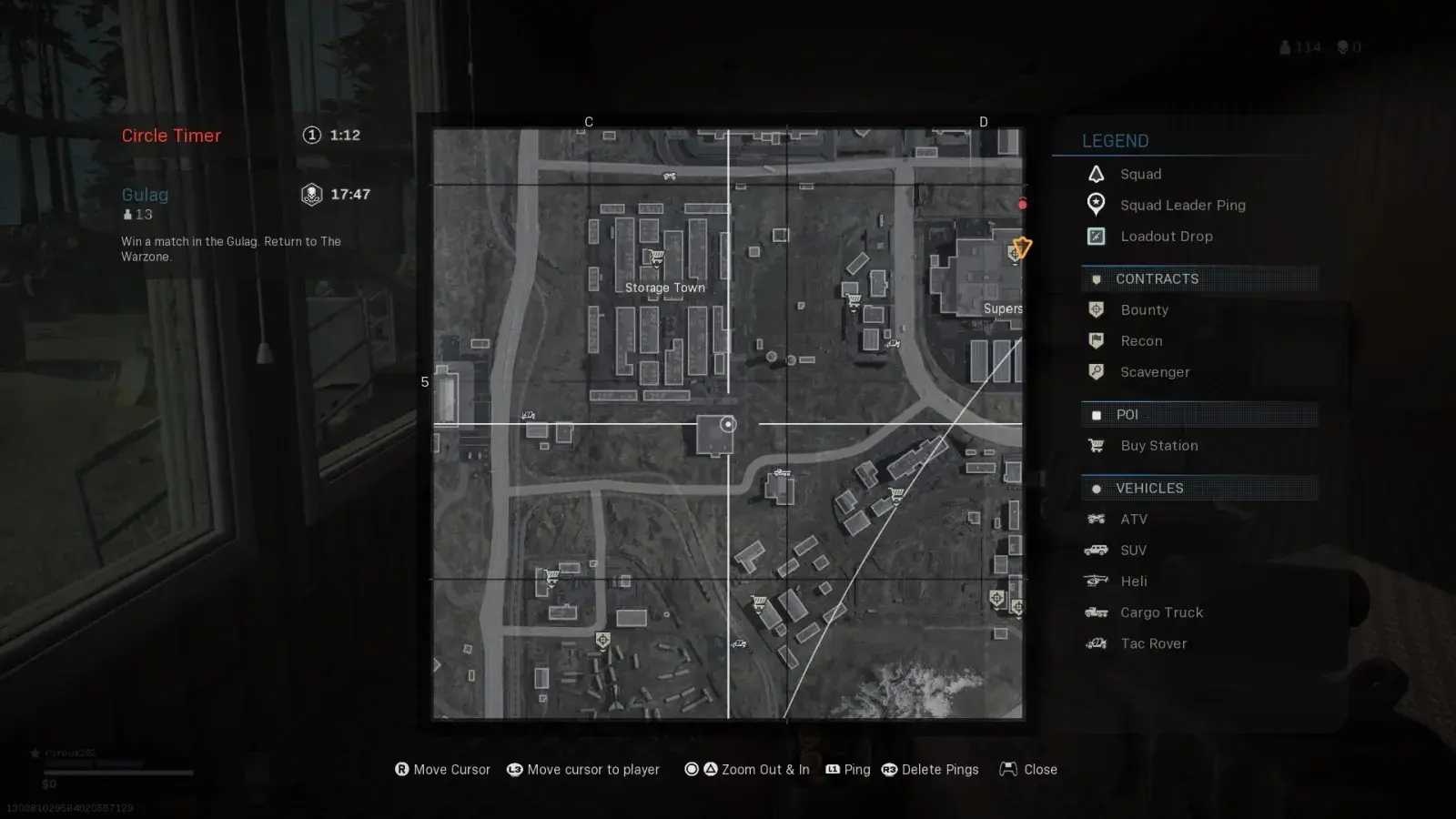Click the buy station above the Storage Town label
The width and height of the screenshot is (1456, 819).
(x=654, y=258)
